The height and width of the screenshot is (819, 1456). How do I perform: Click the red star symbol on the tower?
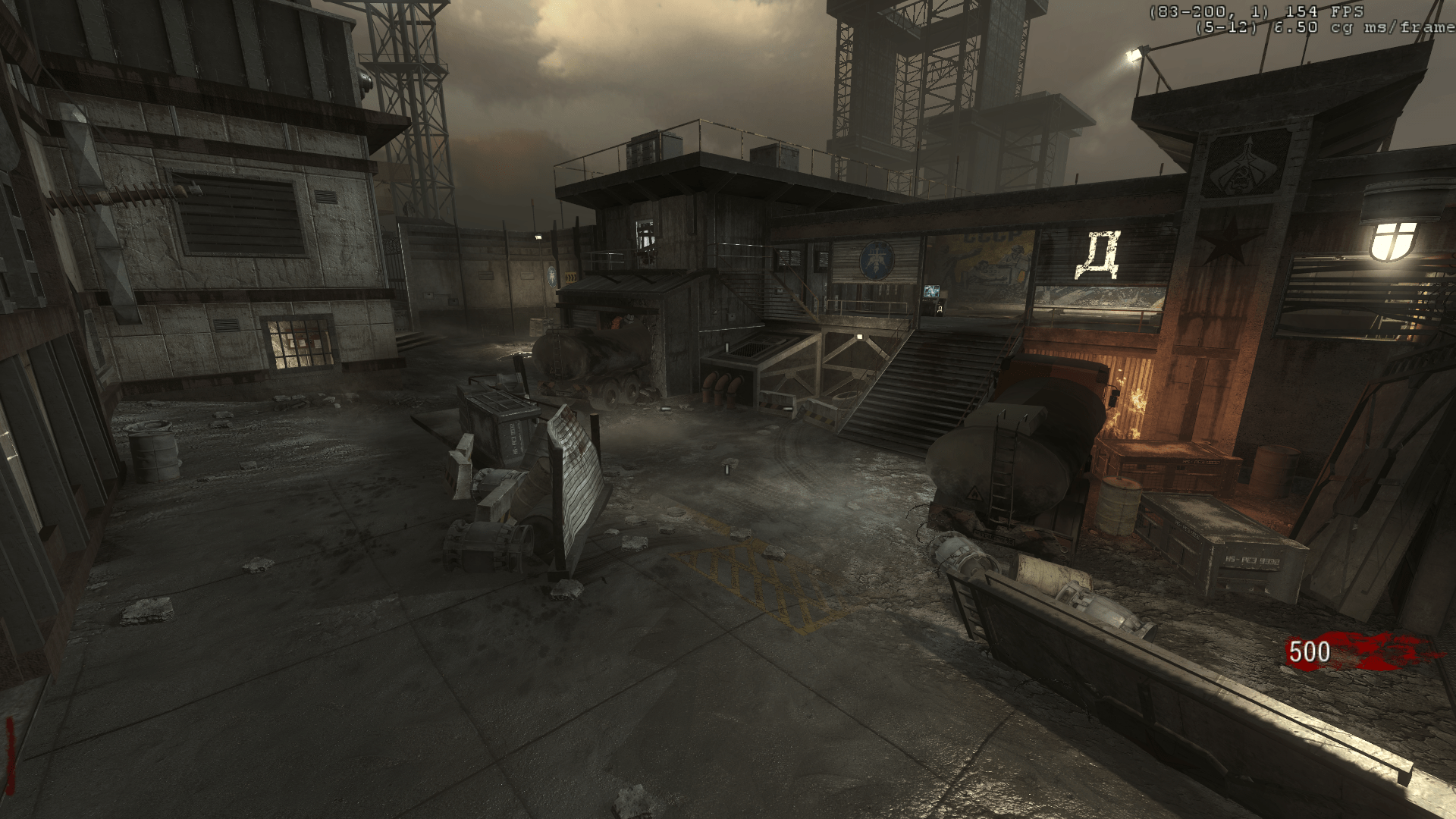click(x=1226, y=243)
